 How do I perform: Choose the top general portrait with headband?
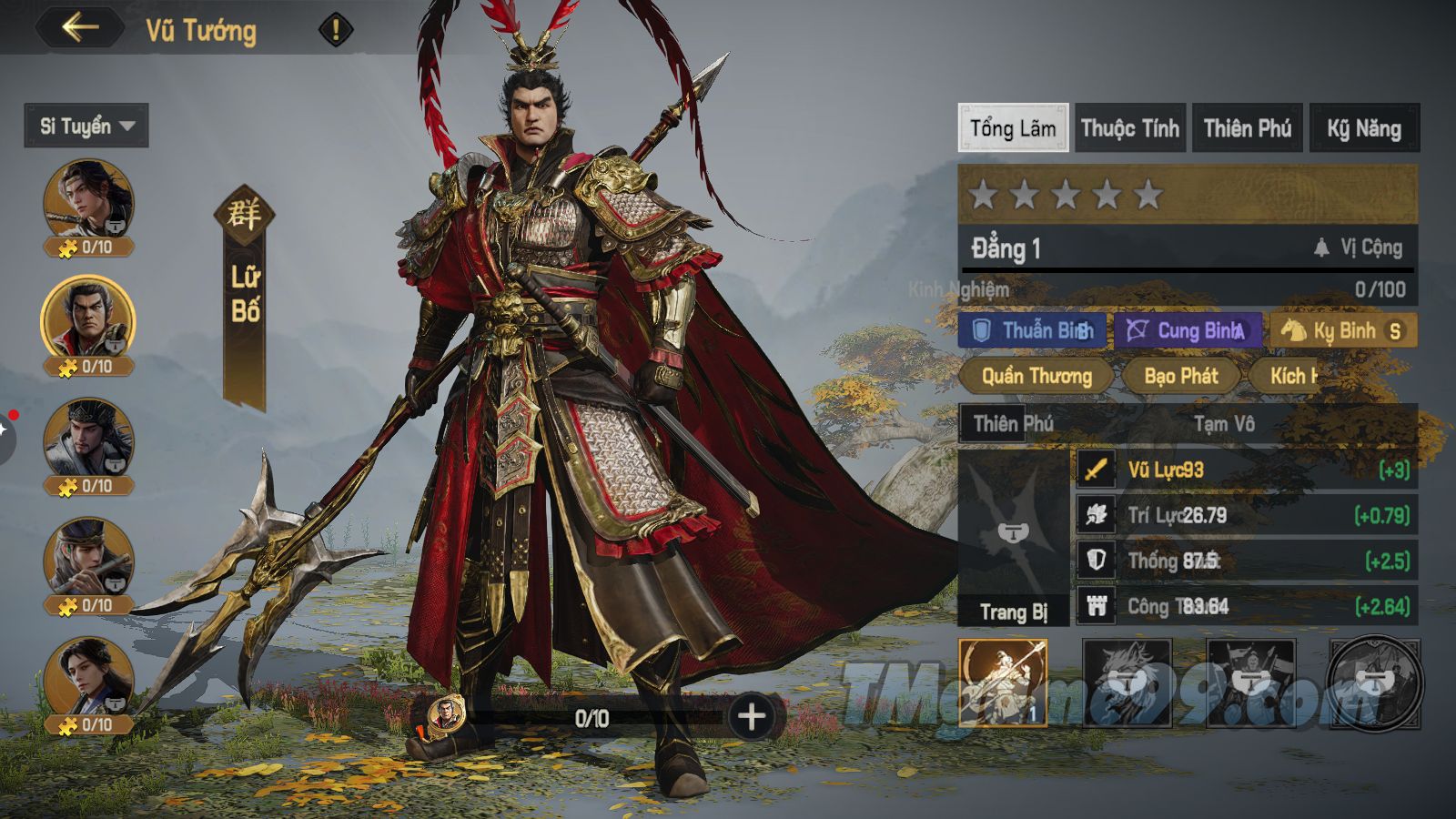(88, 202)
